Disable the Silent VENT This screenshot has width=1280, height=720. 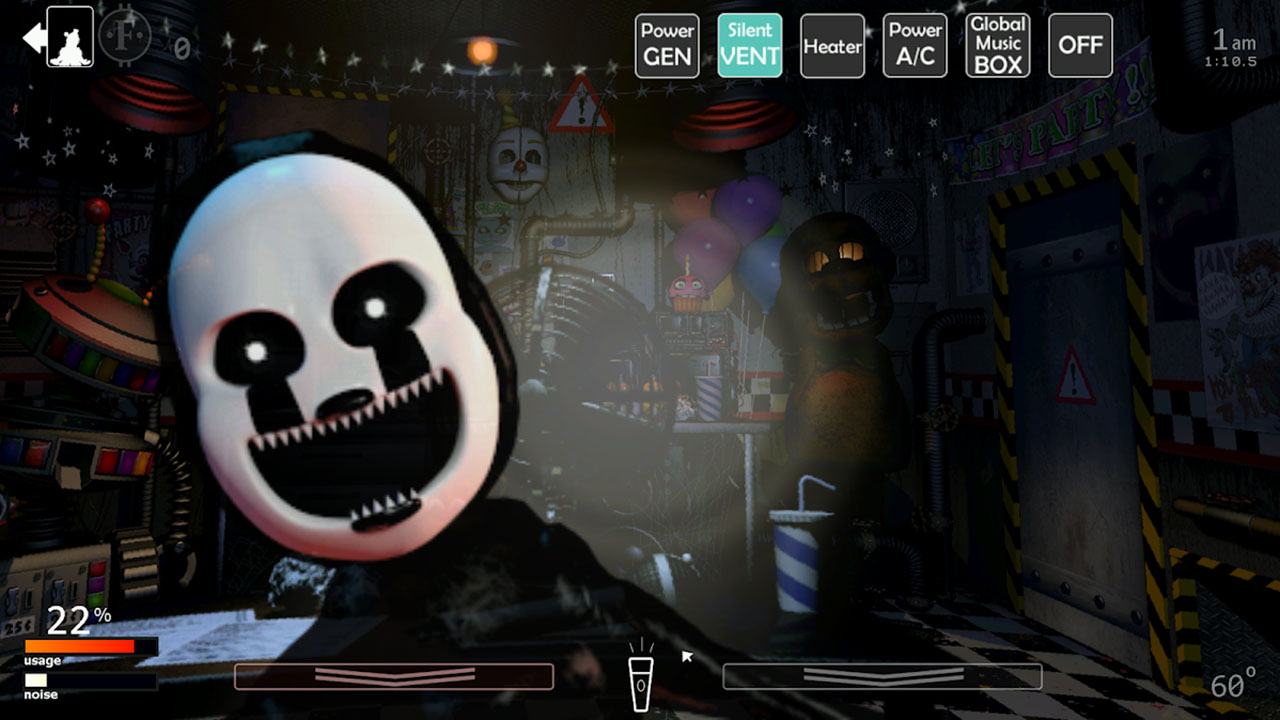[750, 45]
